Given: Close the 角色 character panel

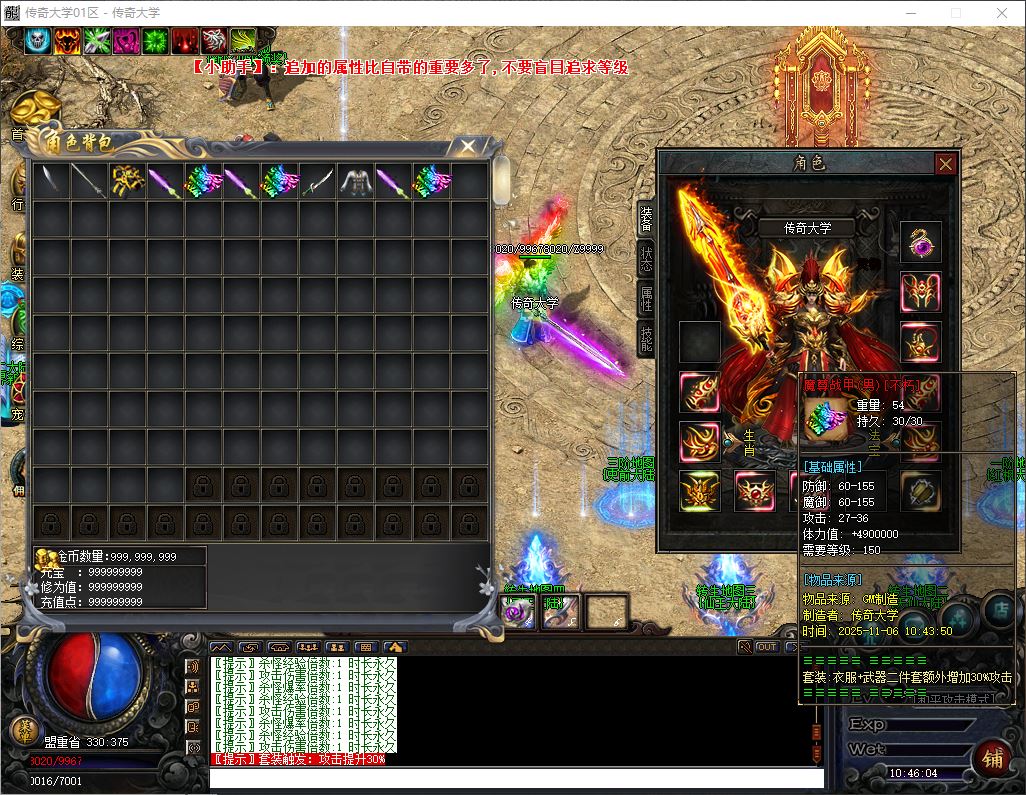Looking at the screenshot, I should [x=945, y=164].
